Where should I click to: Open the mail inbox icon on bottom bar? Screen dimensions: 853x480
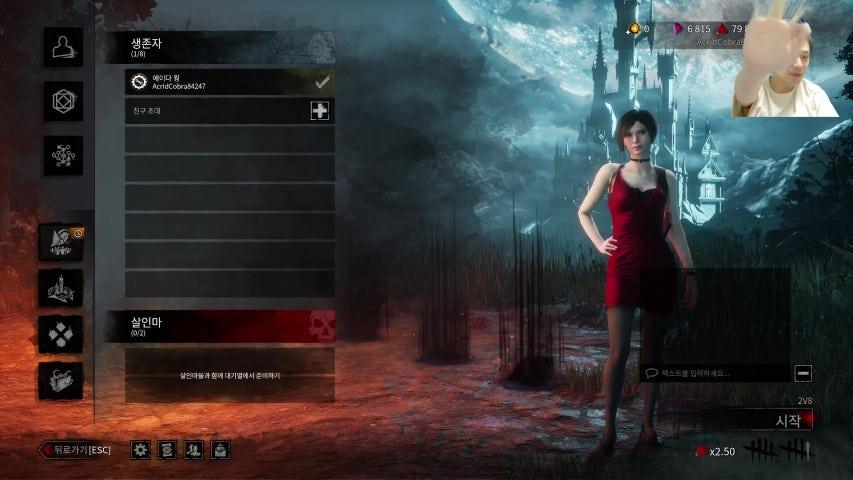[220, 450]
